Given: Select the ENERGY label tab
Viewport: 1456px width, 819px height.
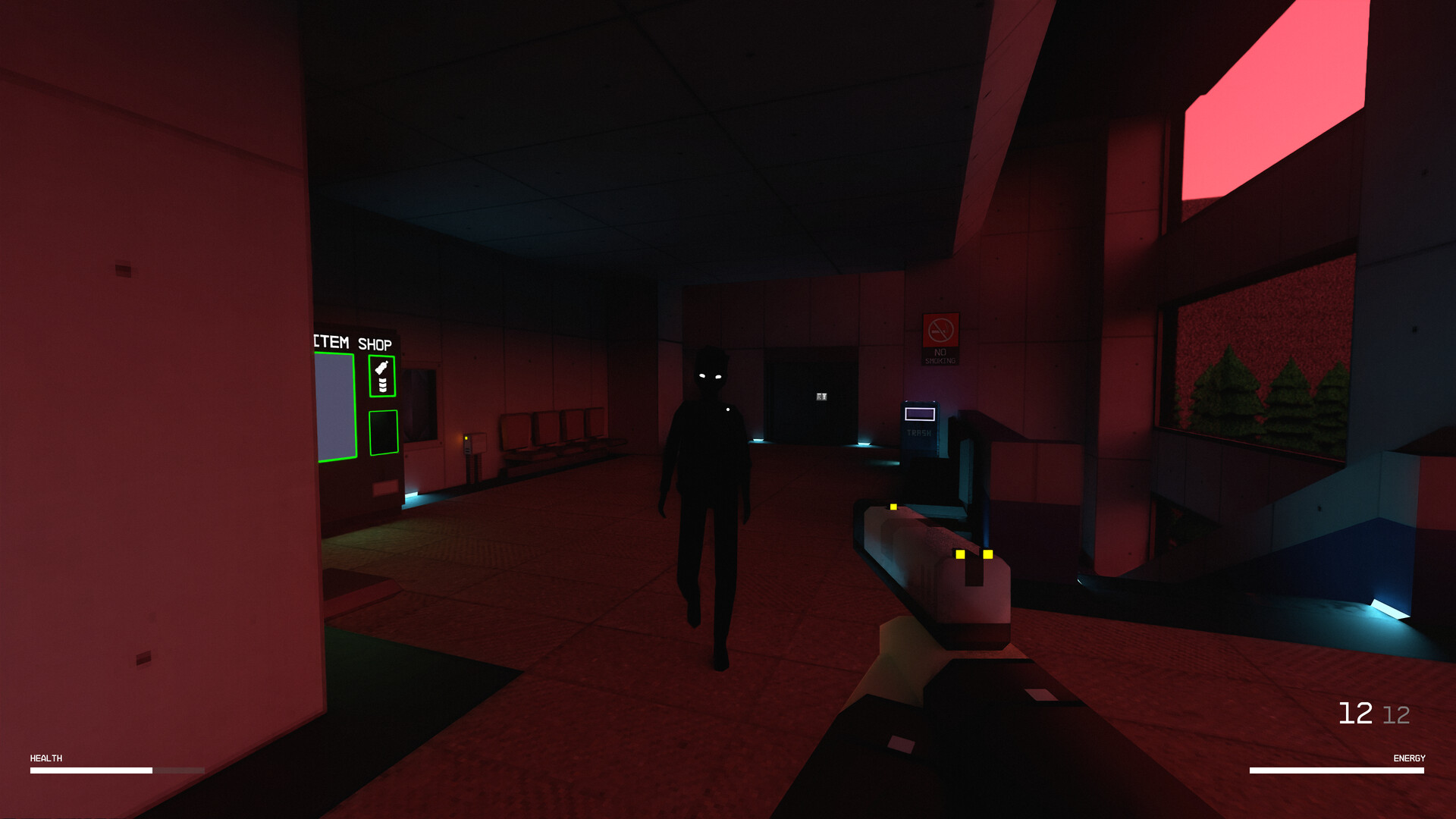Looking at the screenshot, I should point(1408,758).
